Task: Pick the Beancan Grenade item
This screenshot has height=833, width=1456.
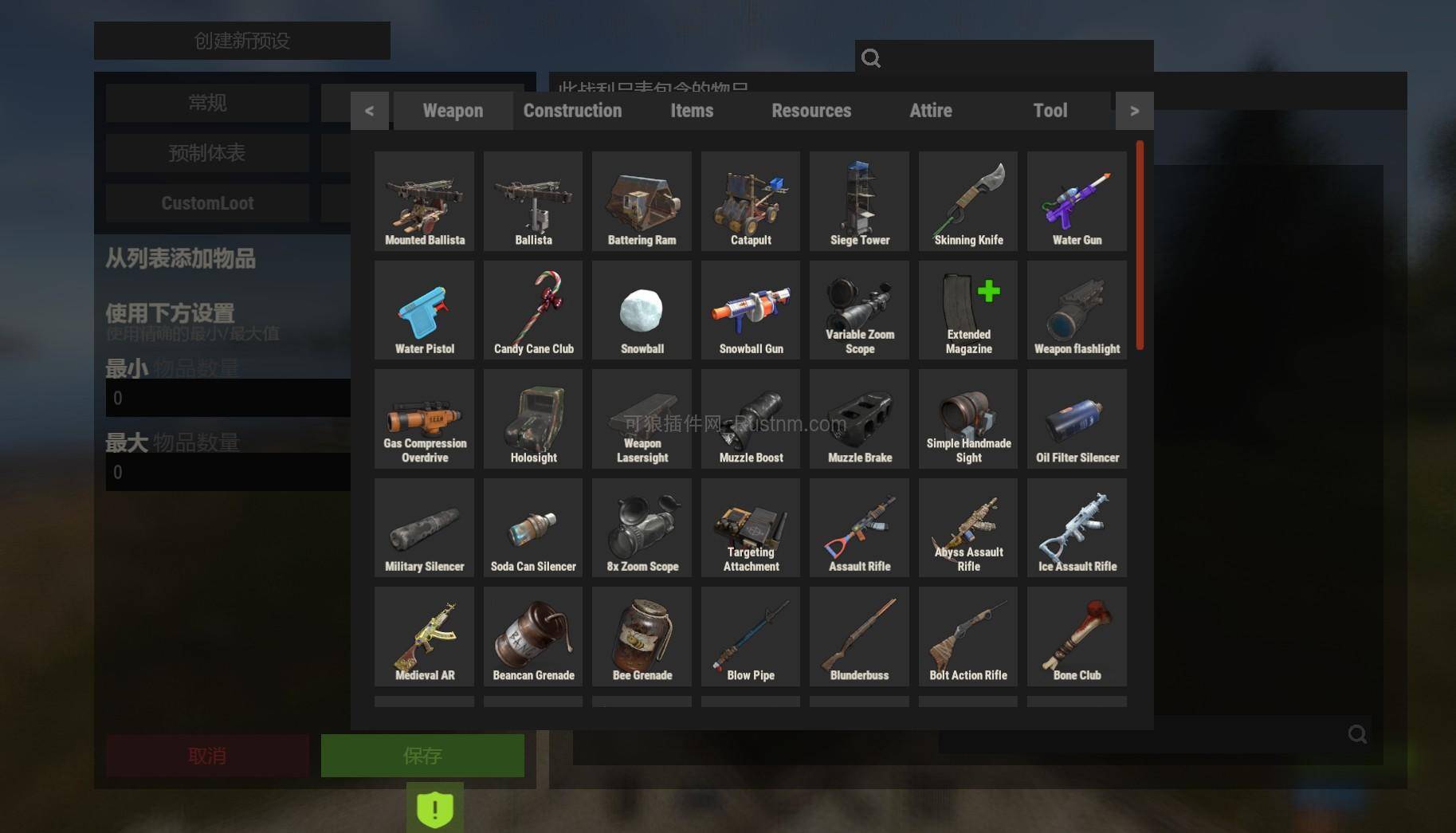Action: point(532,635)
